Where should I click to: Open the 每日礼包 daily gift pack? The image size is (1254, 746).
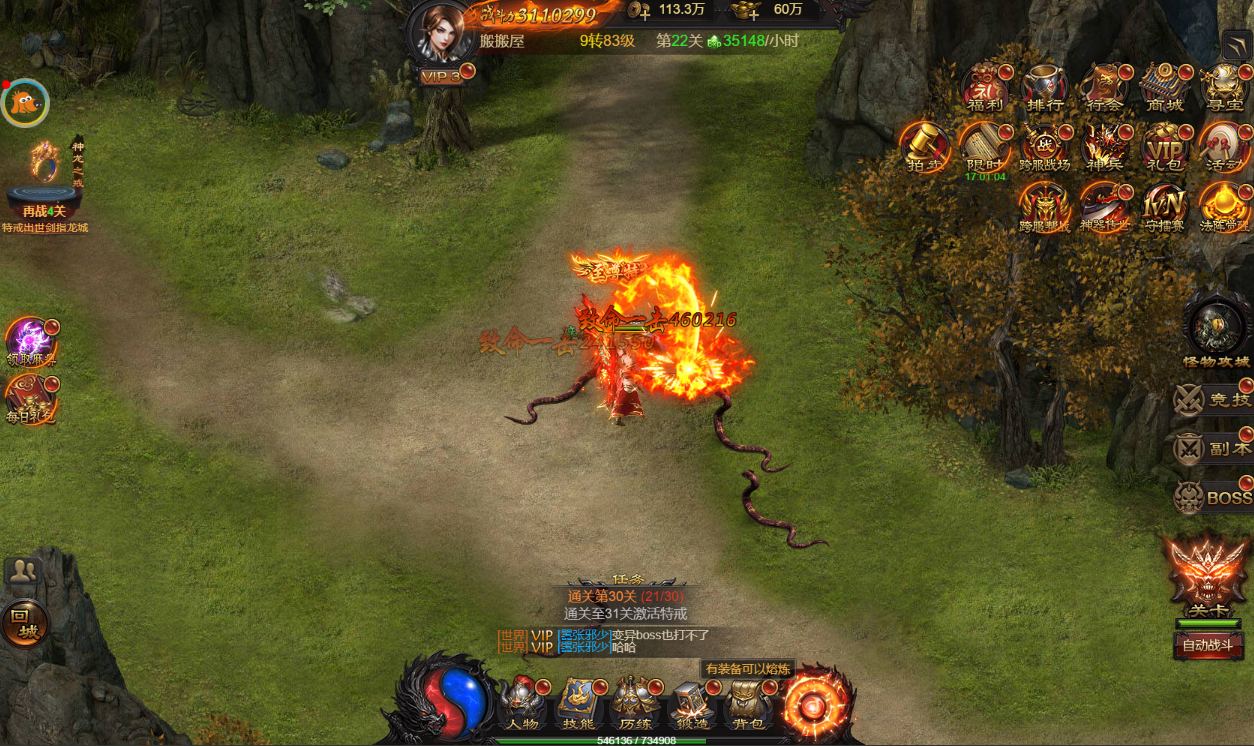[30, 398]
